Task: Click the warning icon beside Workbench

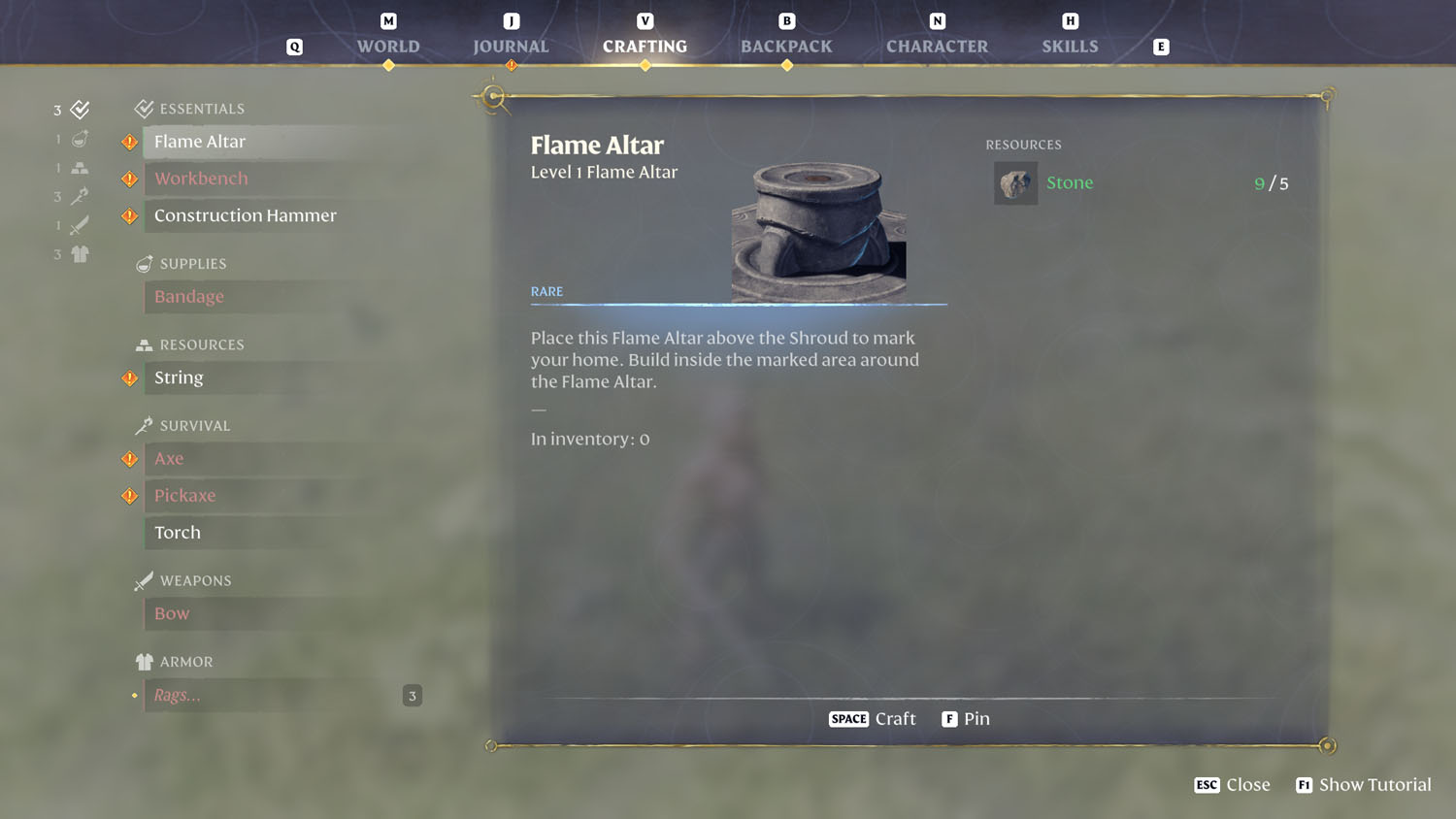Action: (129, 179)
